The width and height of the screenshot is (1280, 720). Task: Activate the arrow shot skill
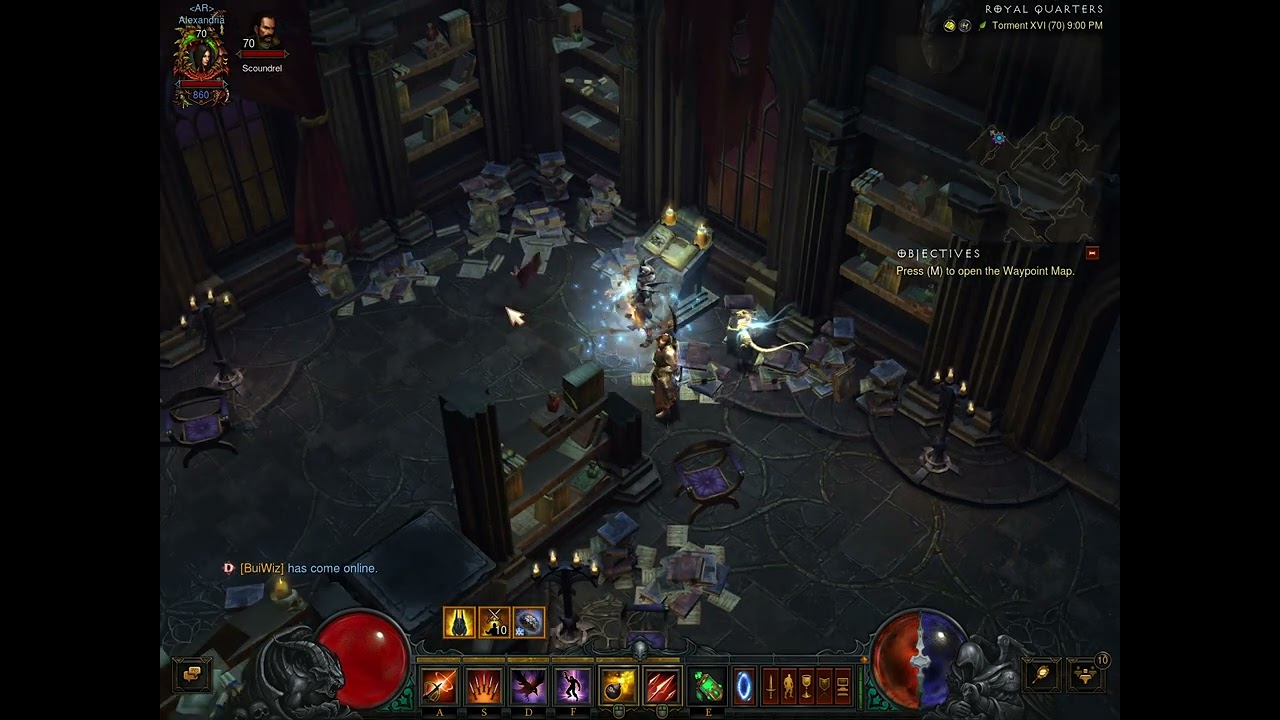439,686
